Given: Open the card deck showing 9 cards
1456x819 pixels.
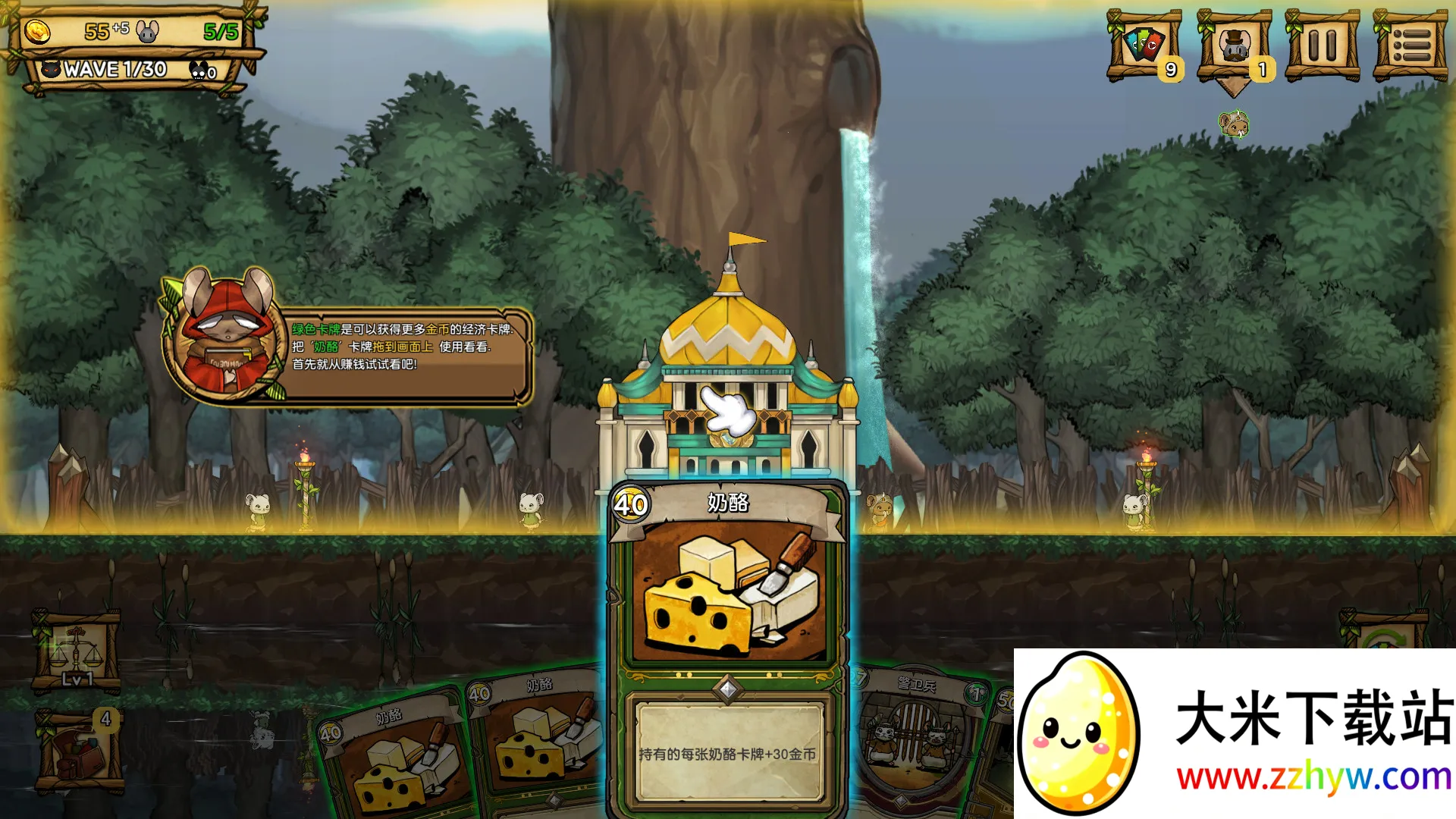Looking at the screenshot, I should 1144,45.
